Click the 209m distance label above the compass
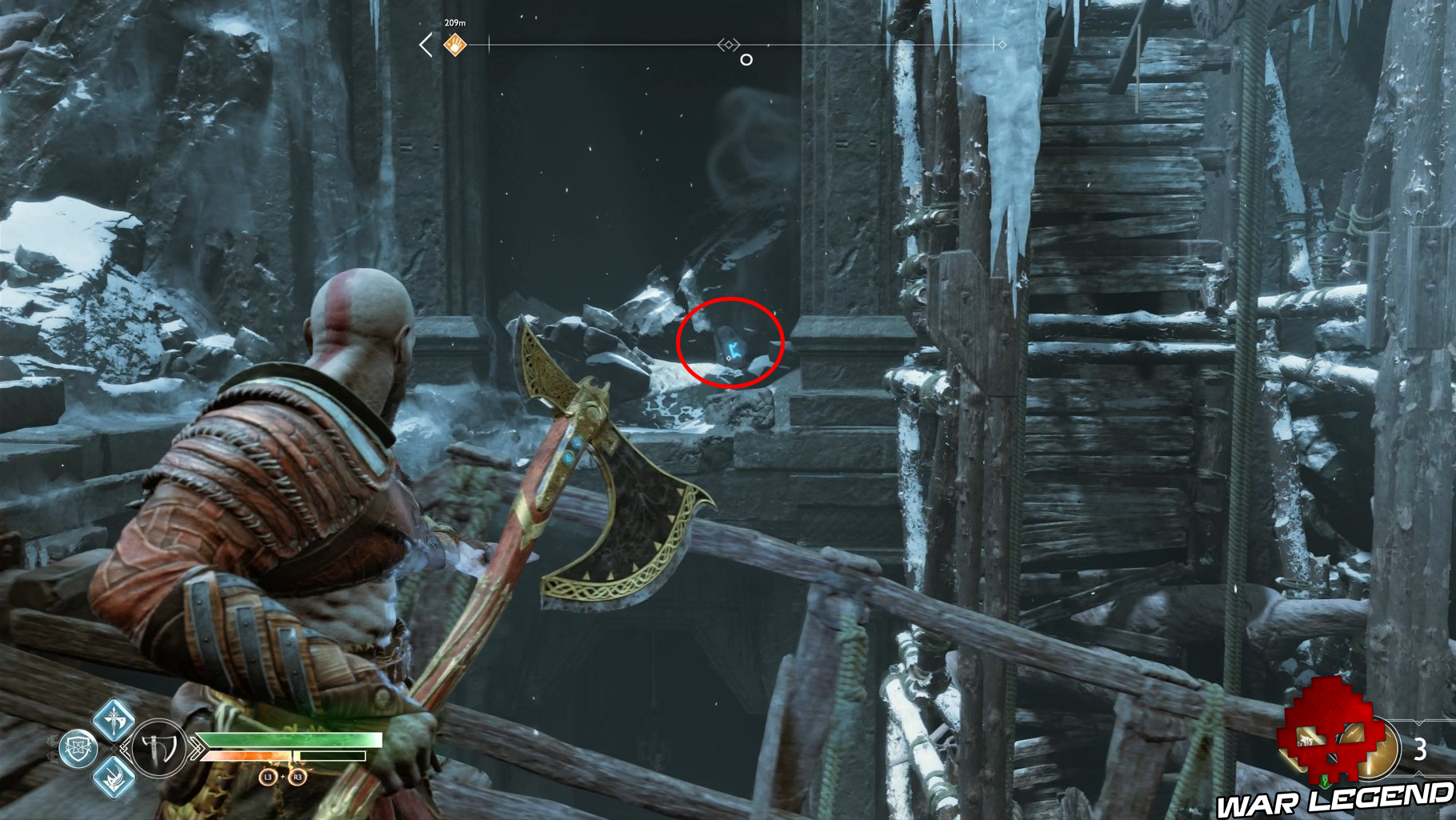1456x820 pixels. coord(455,22)
